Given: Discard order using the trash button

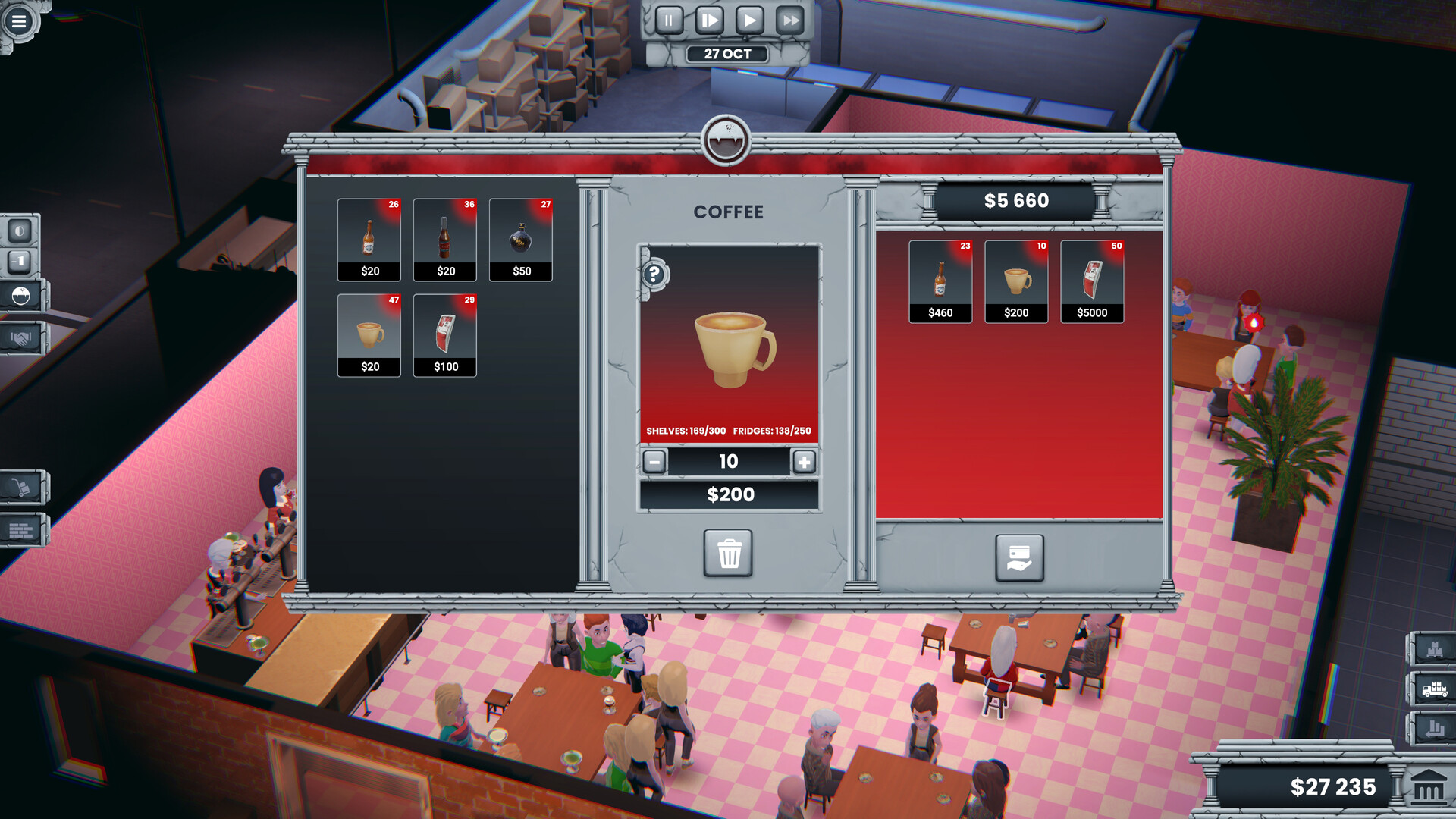Looking at the screenshot, I should (730, 555).
